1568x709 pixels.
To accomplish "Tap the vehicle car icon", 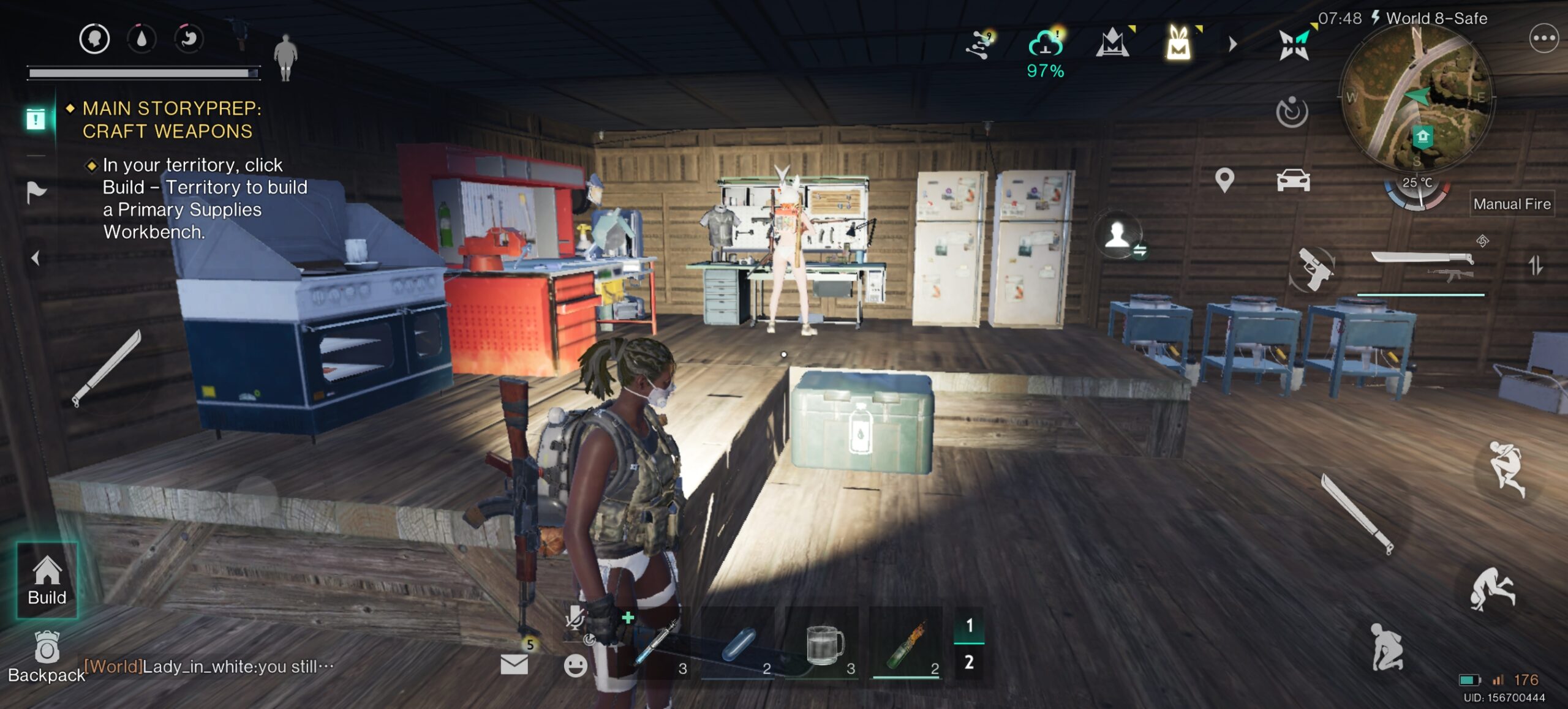I will 1293,181.
